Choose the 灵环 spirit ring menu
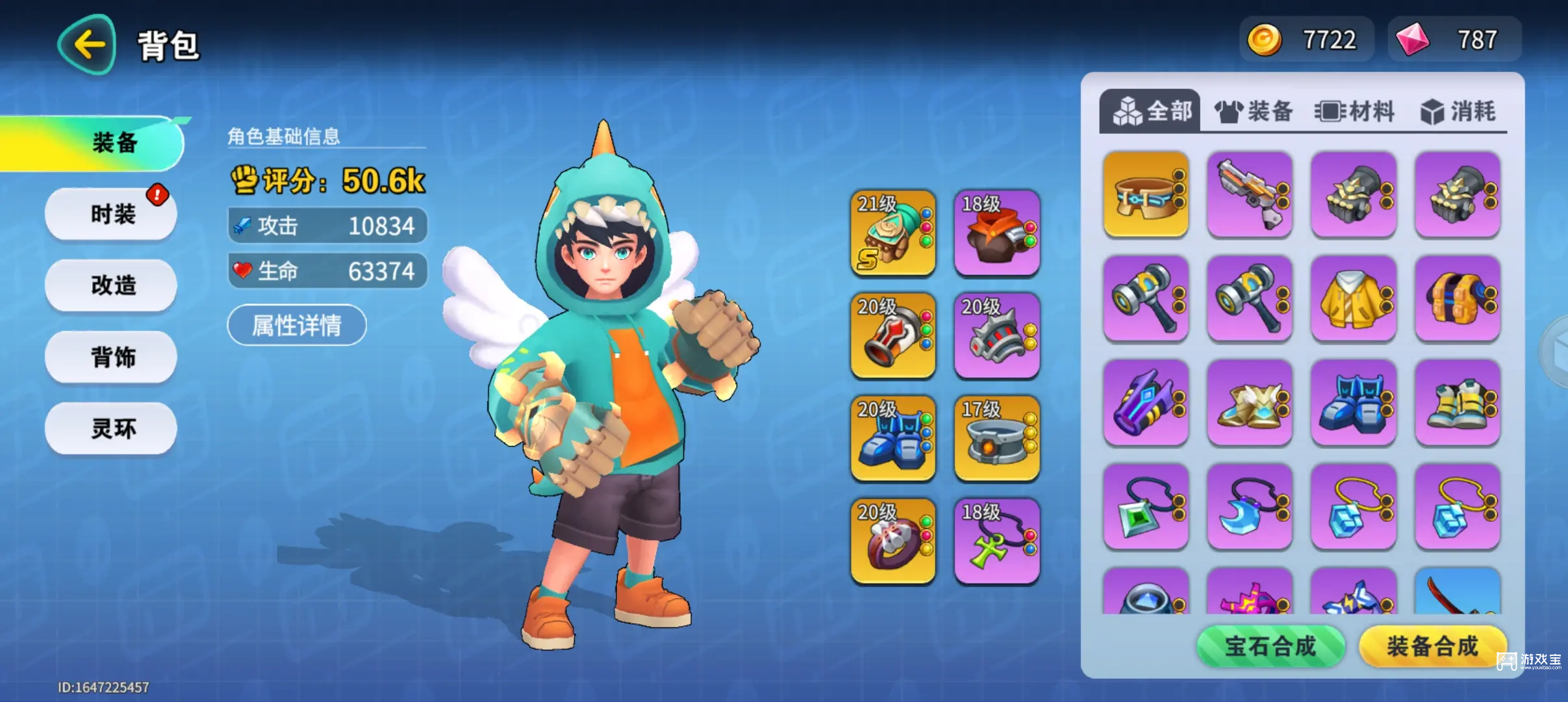The height and width of the screenshot is (702, 1568). pos(112,428)
